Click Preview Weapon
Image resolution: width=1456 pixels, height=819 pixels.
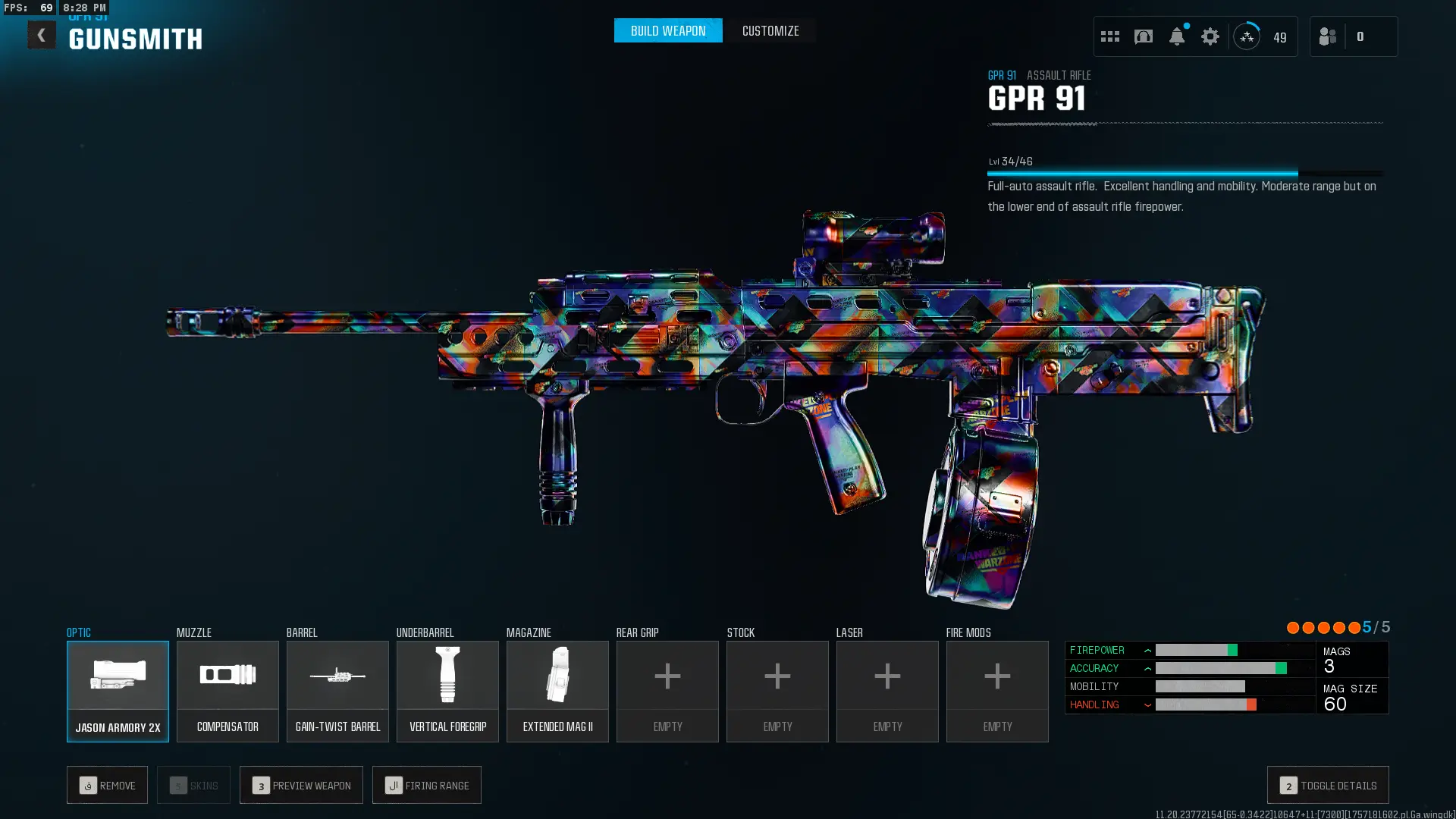[301, 785]
